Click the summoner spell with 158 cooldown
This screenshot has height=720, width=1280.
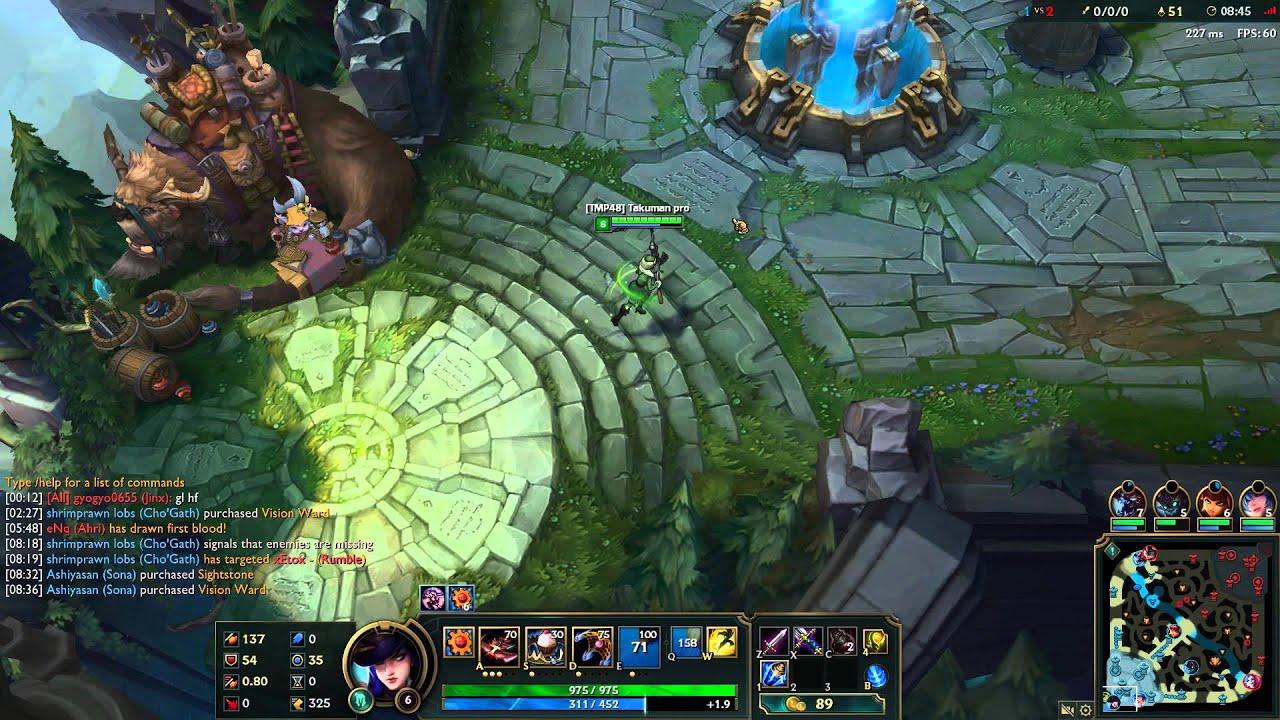point(687,642)
